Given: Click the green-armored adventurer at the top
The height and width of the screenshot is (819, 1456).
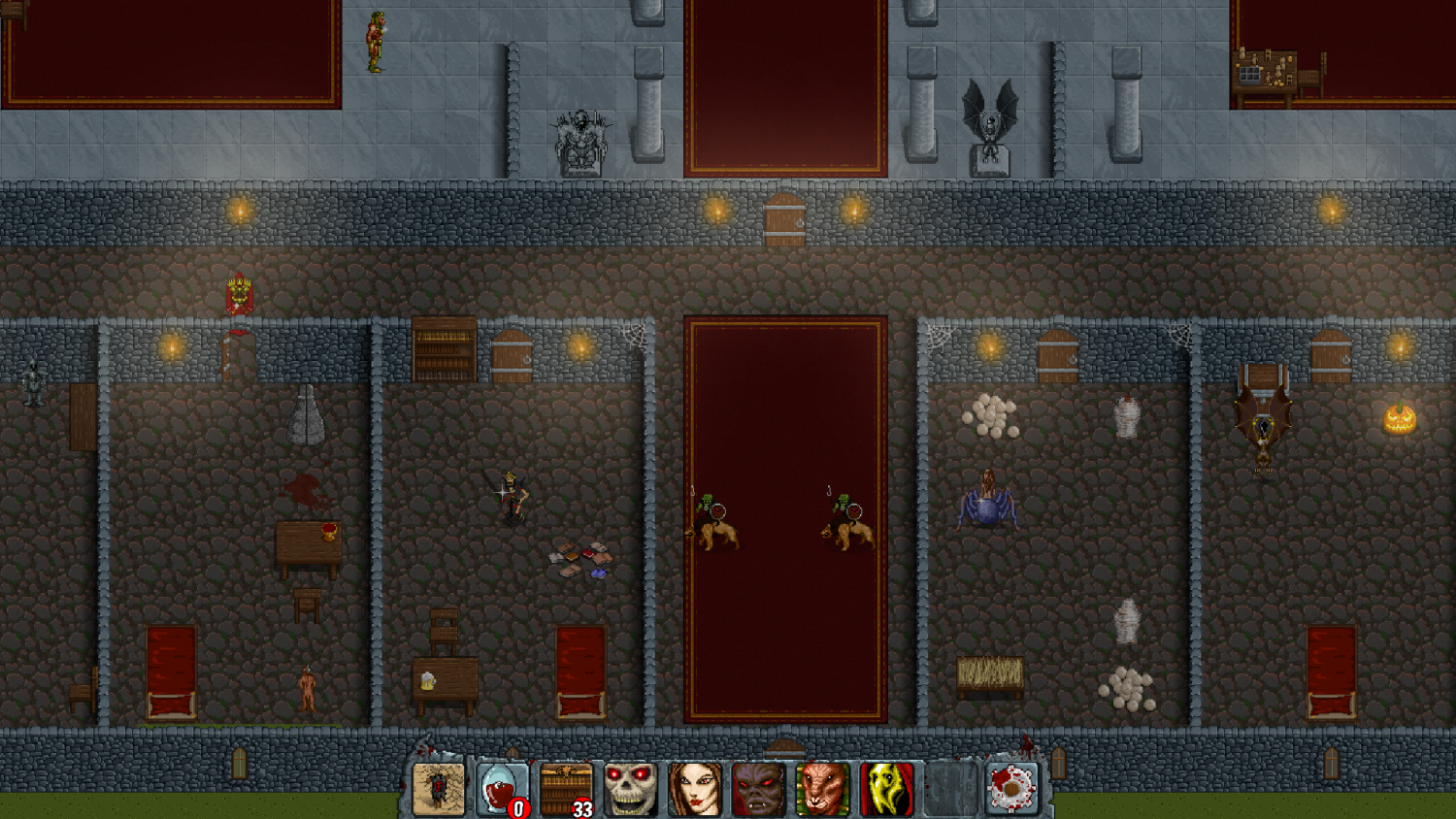Looking at the screenshot, I should pos(378,41).
